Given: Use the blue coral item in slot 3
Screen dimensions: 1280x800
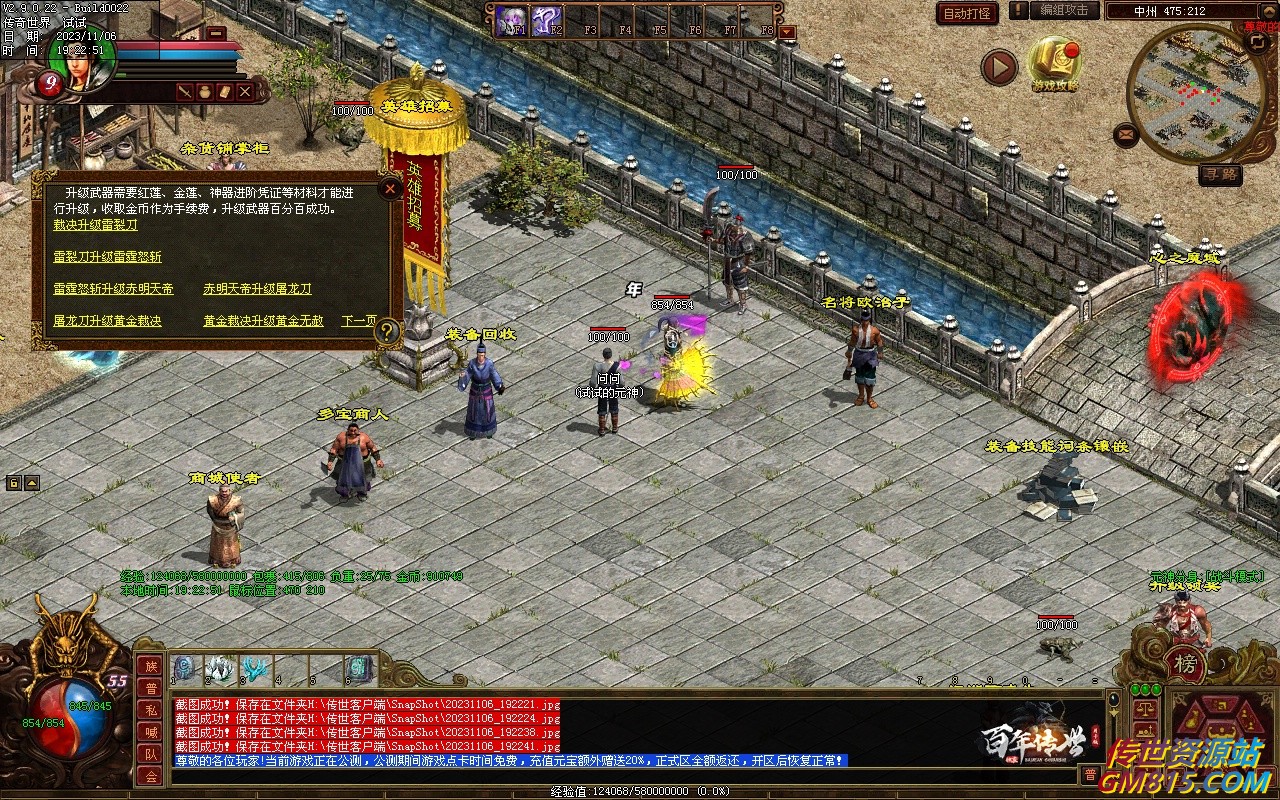Looking at the screenshot, I should tap(256, 668).
